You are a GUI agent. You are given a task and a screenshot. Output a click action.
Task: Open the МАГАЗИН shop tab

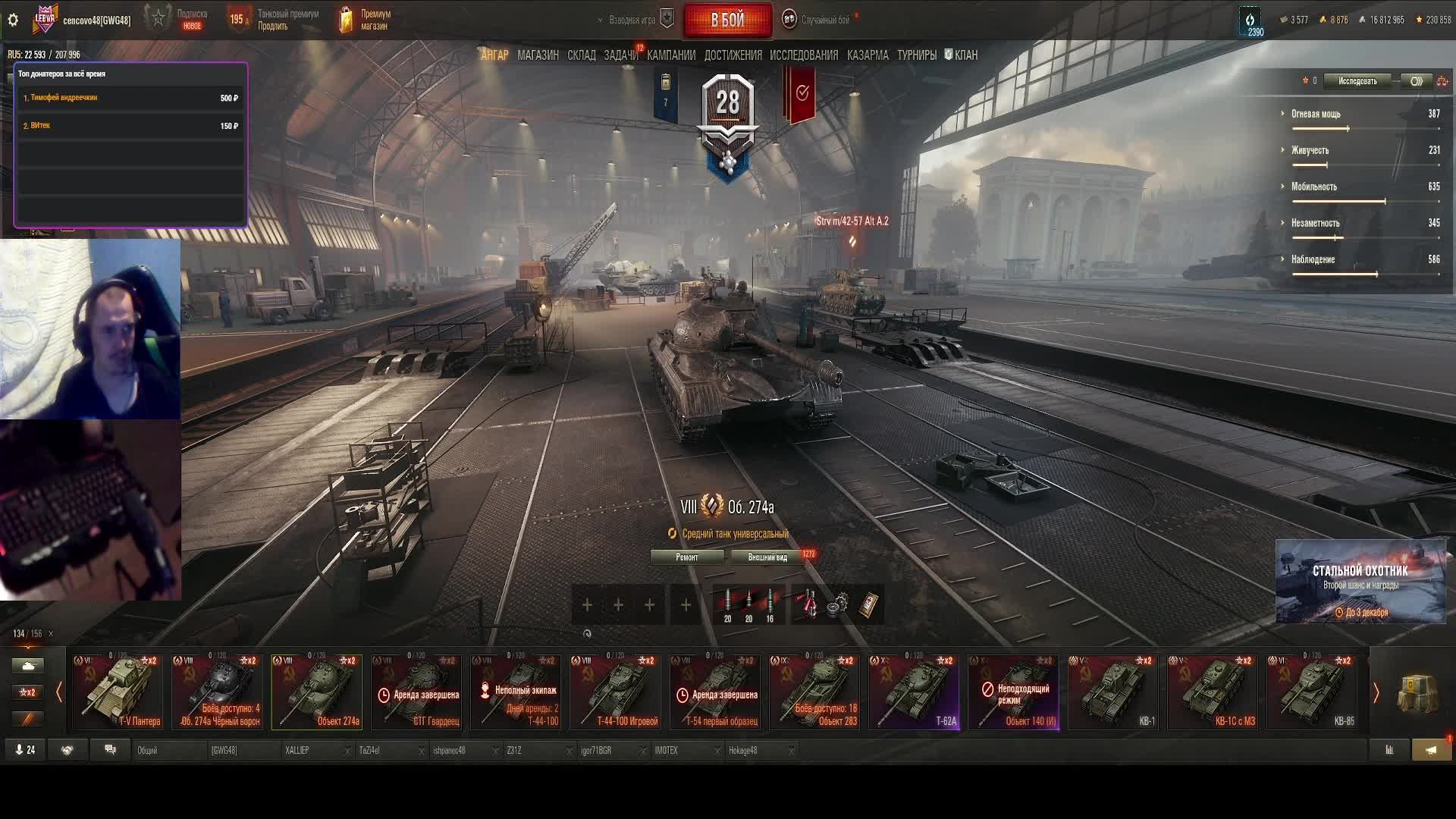538,55
